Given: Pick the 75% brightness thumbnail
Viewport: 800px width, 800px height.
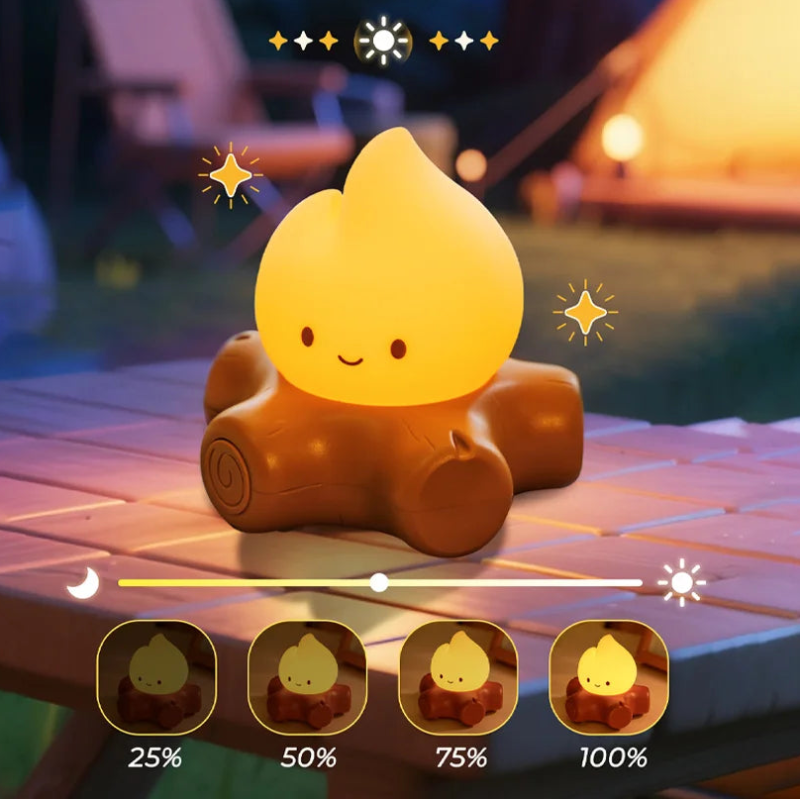Looking at the screenshot, I should pyautogui.click(x=458, y=678).
